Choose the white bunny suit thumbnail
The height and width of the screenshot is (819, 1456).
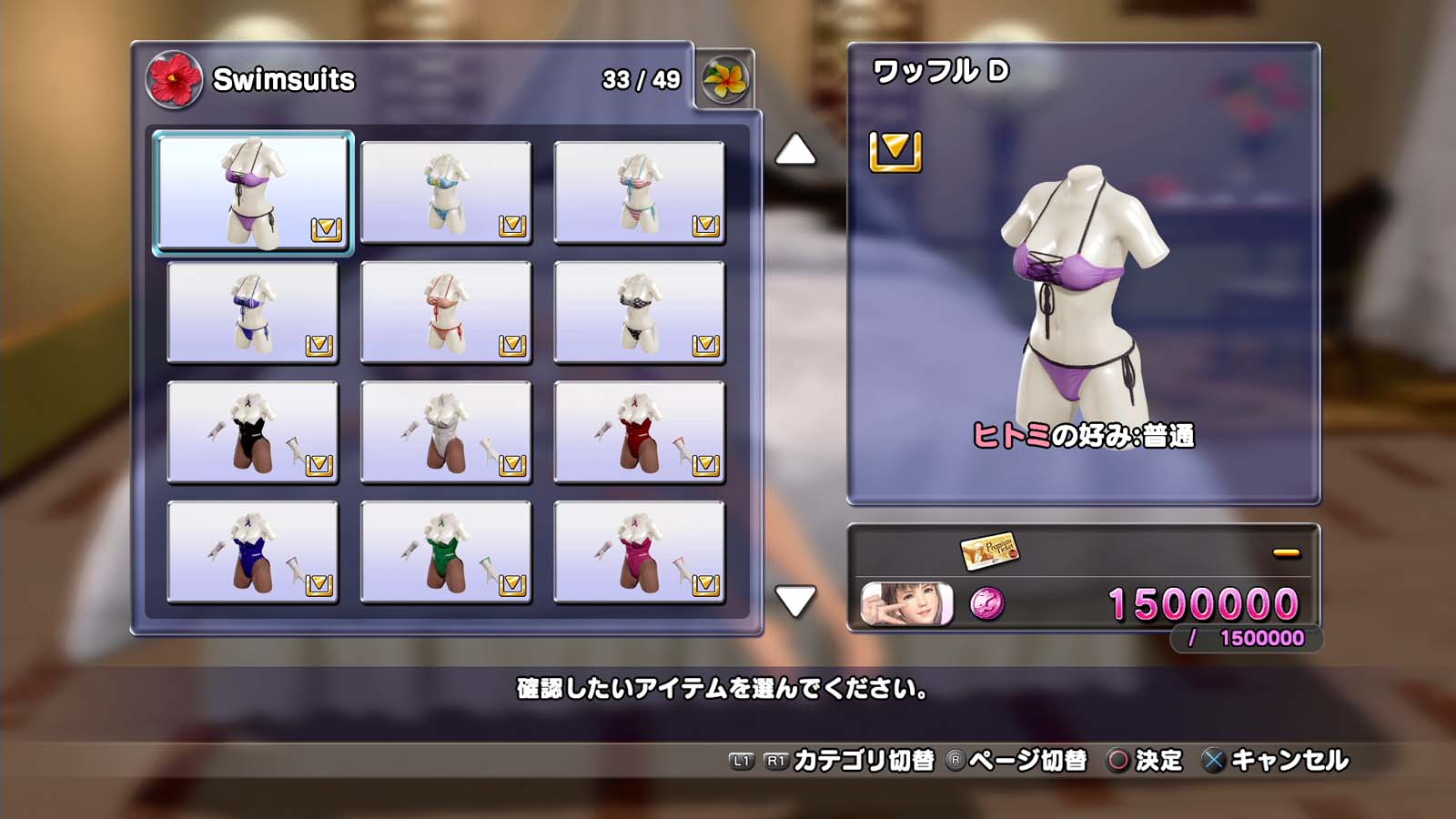click(x=446, y=432)
